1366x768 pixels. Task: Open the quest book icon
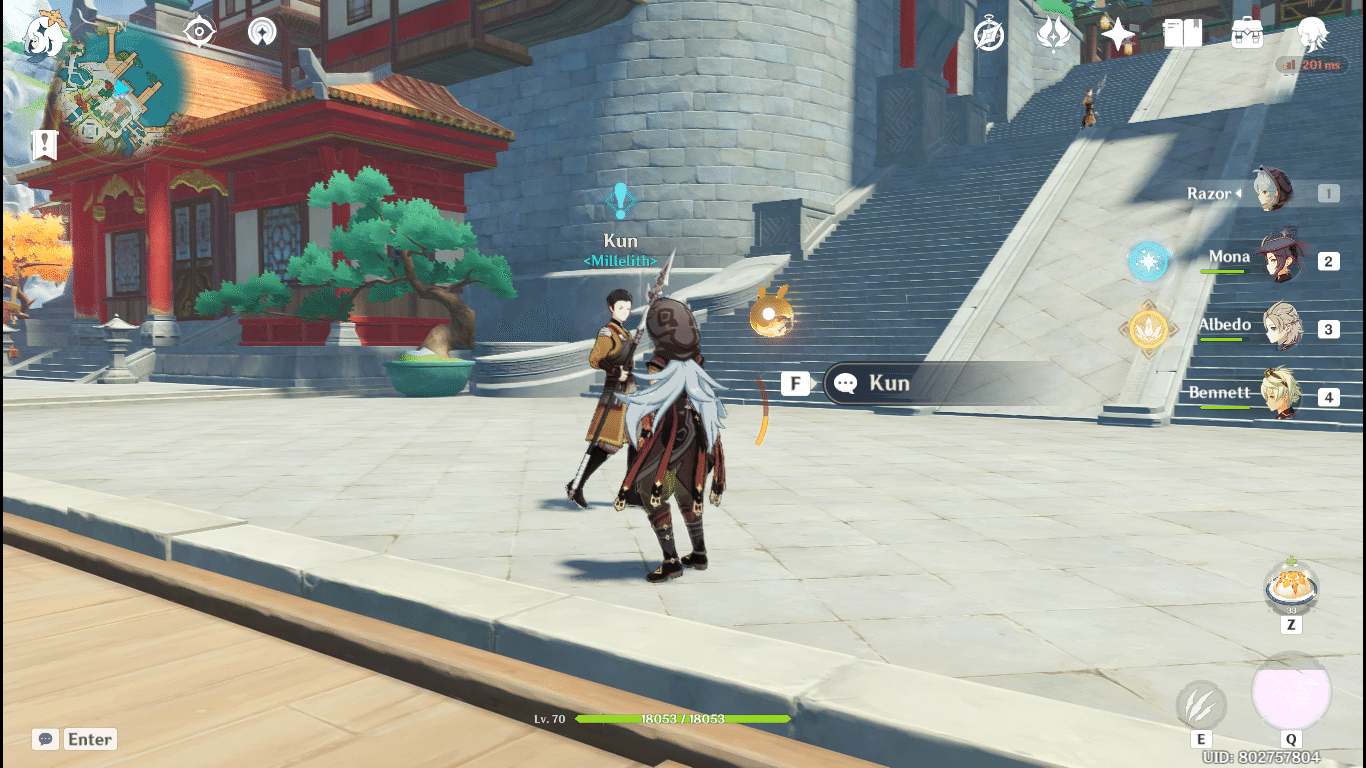(x=1184, y=33)
